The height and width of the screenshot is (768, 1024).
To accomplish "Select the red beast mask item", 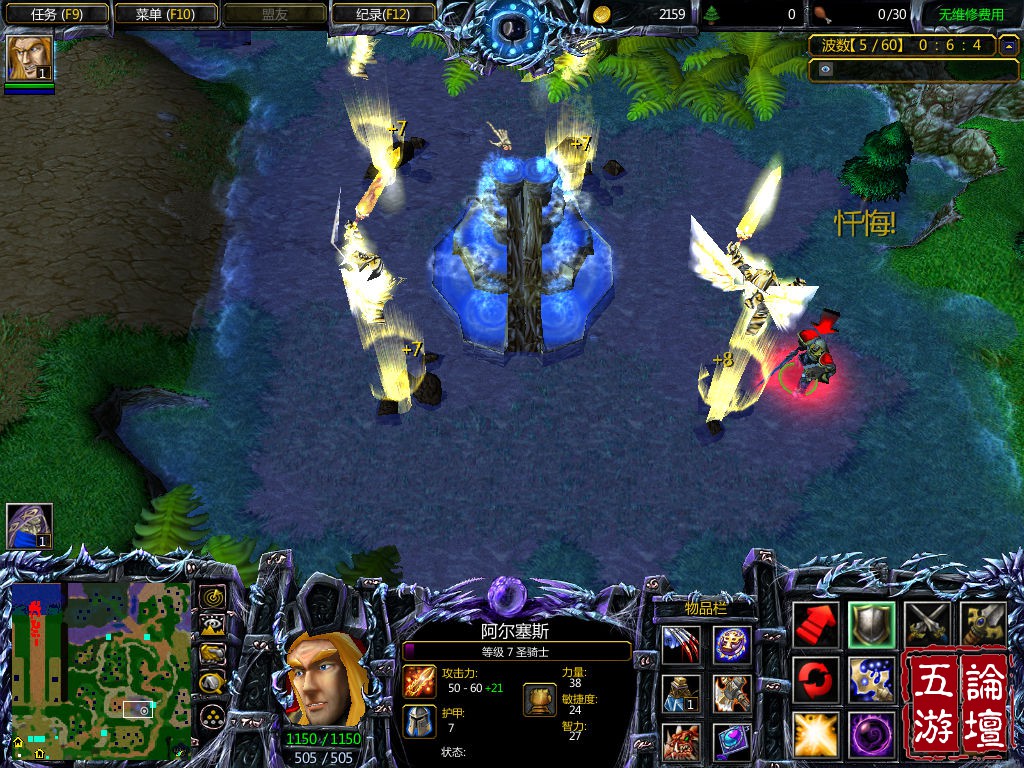I will pos(681,741).
